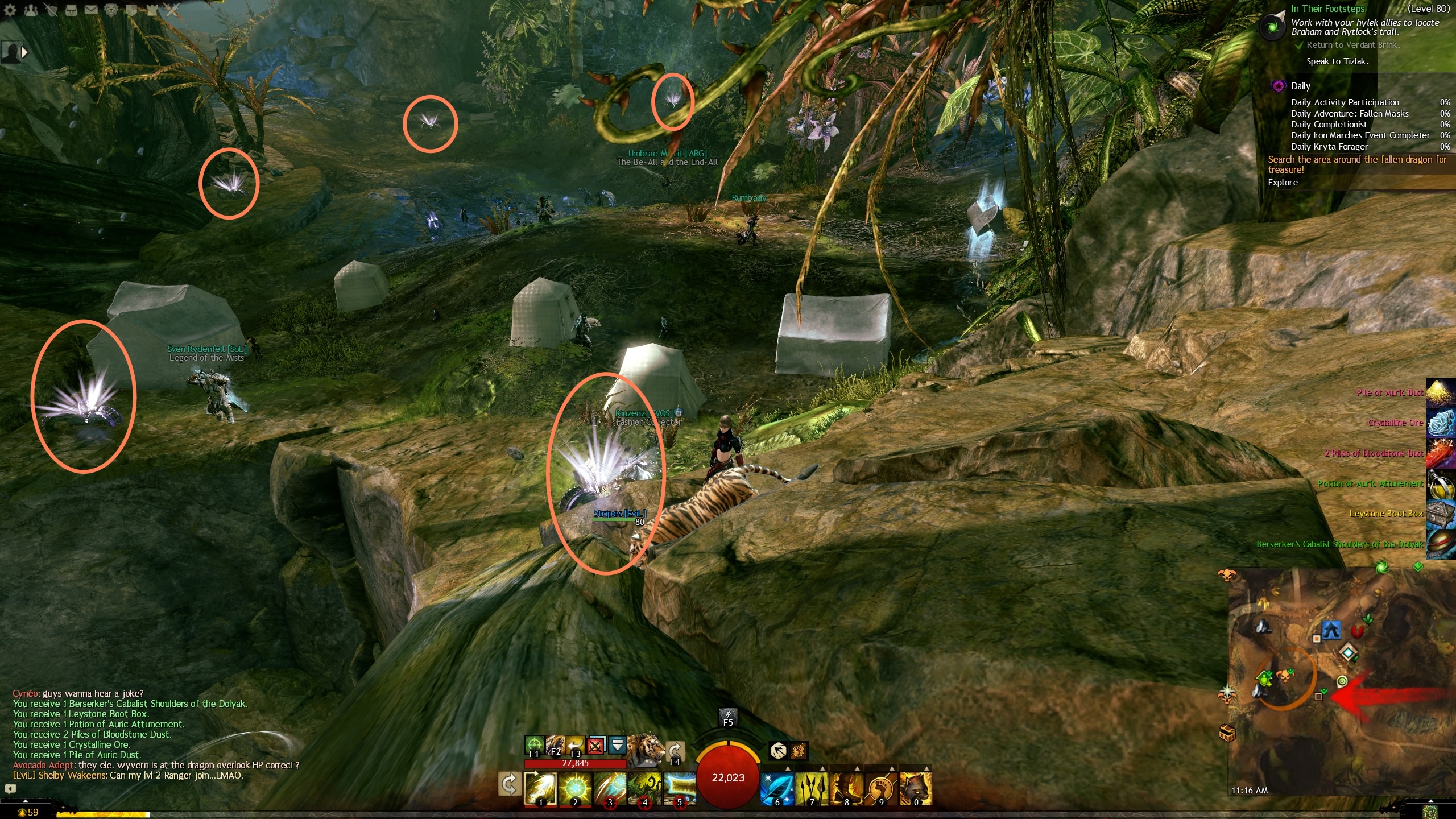The width and height of the screenshot is (1456, 819).
Task: Open the World vs World castle icon
Action: 151,10
